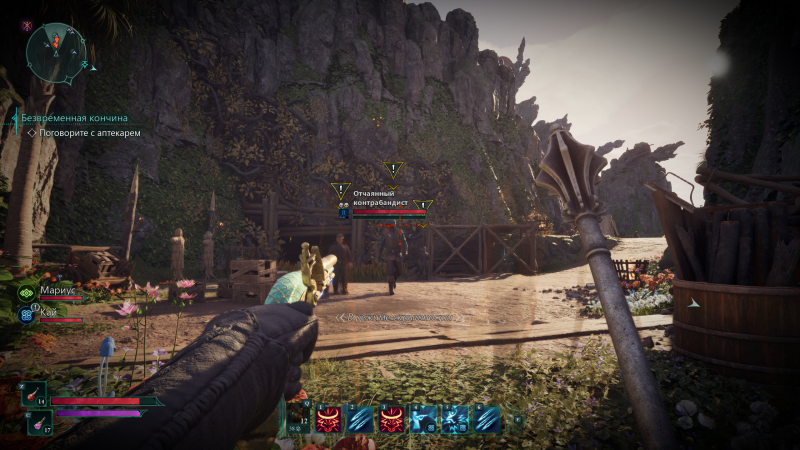This screenshot has width=800, height=450.
Task: Activate red horned-bull ability in slot 3
Action: pyautogui.click(x=391, y=419)
